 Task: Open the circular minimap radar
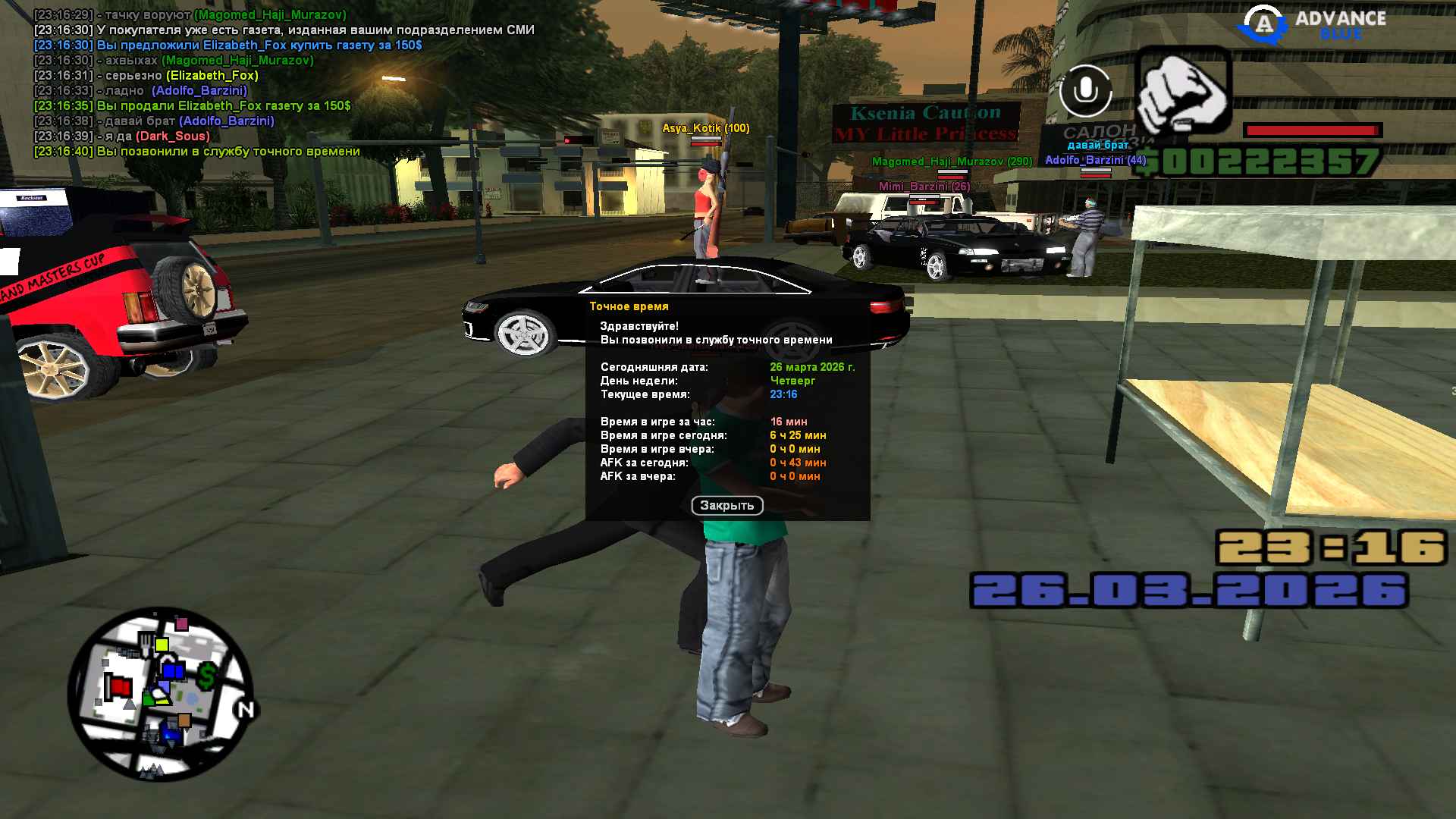160,694
